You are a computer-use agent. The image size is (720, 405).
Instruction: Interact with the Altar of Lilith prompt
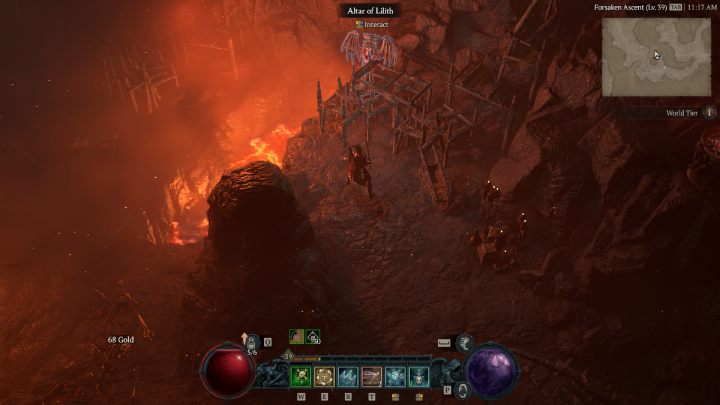(x=371, y=24)
